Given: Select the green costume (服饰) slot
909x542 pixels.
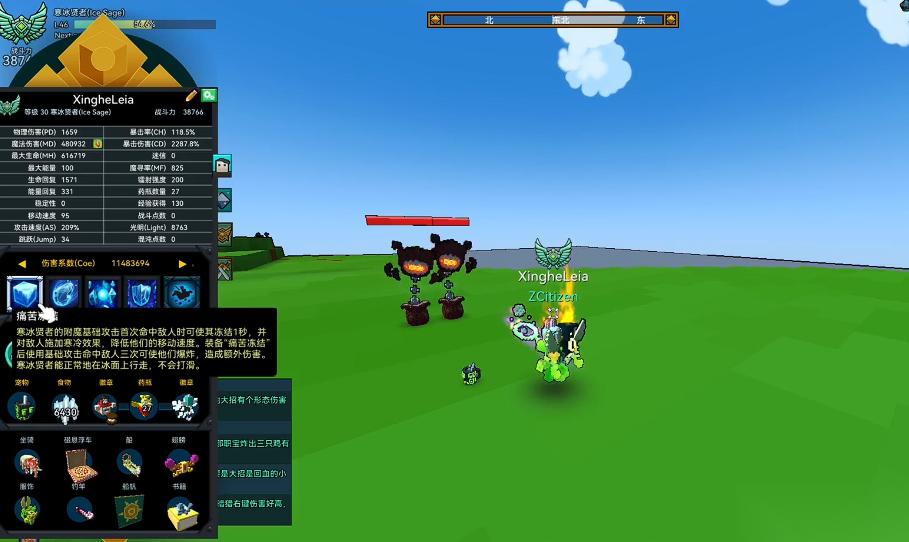Looking at the screenshot, I should click(x=27, y=510).
